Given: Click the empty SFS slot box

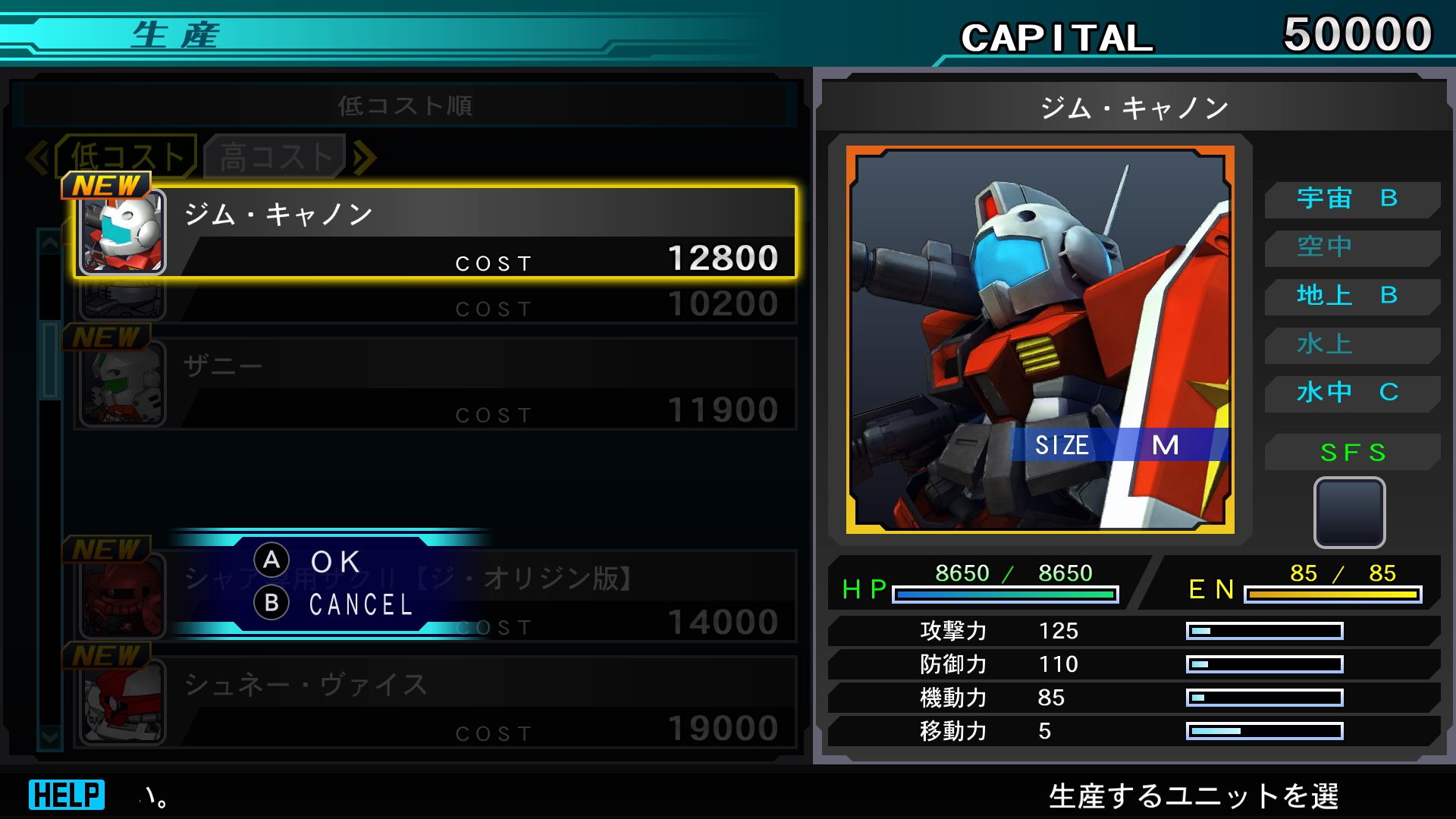Looking at the screenshot, I should tap(1349, 512).
